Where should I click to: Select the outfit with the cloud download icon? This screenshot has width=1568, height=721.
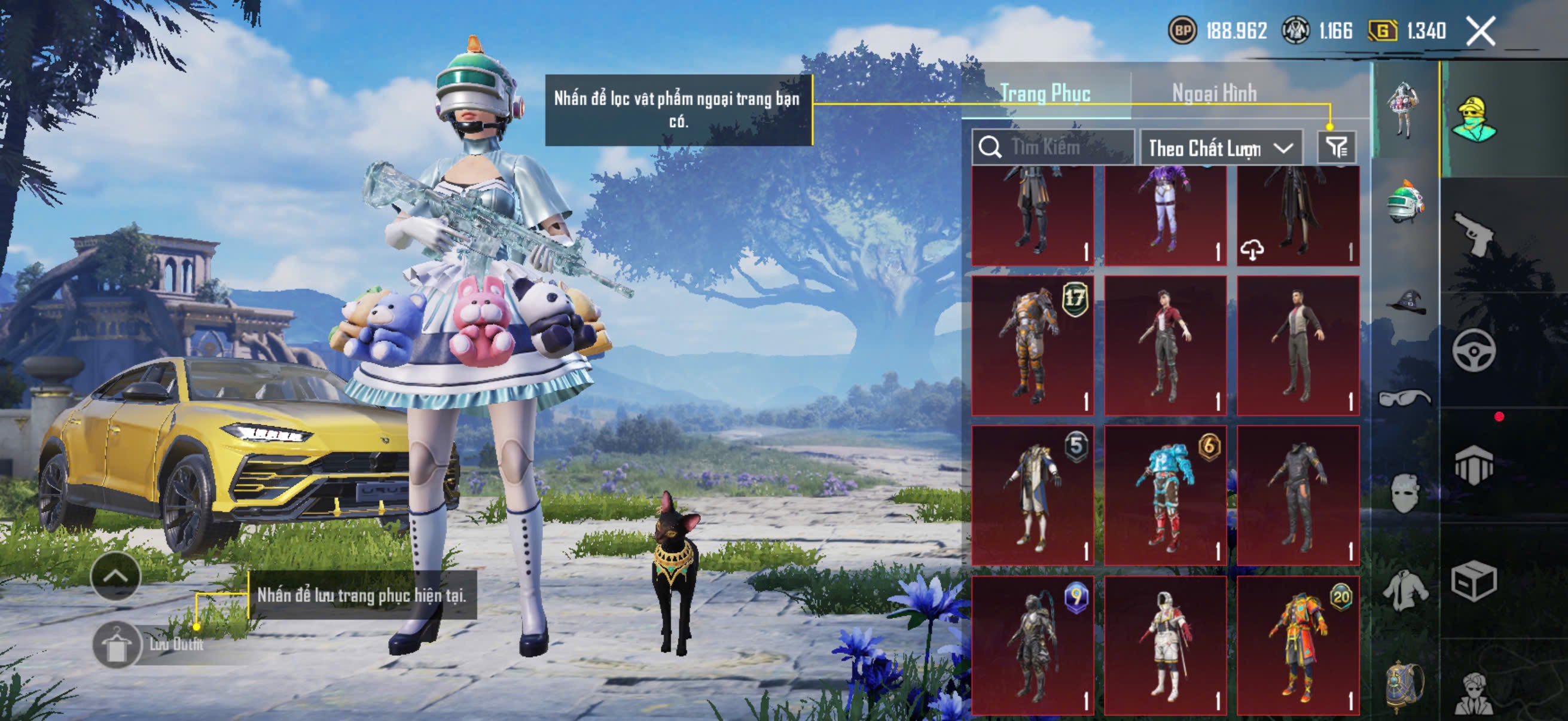1298,216
